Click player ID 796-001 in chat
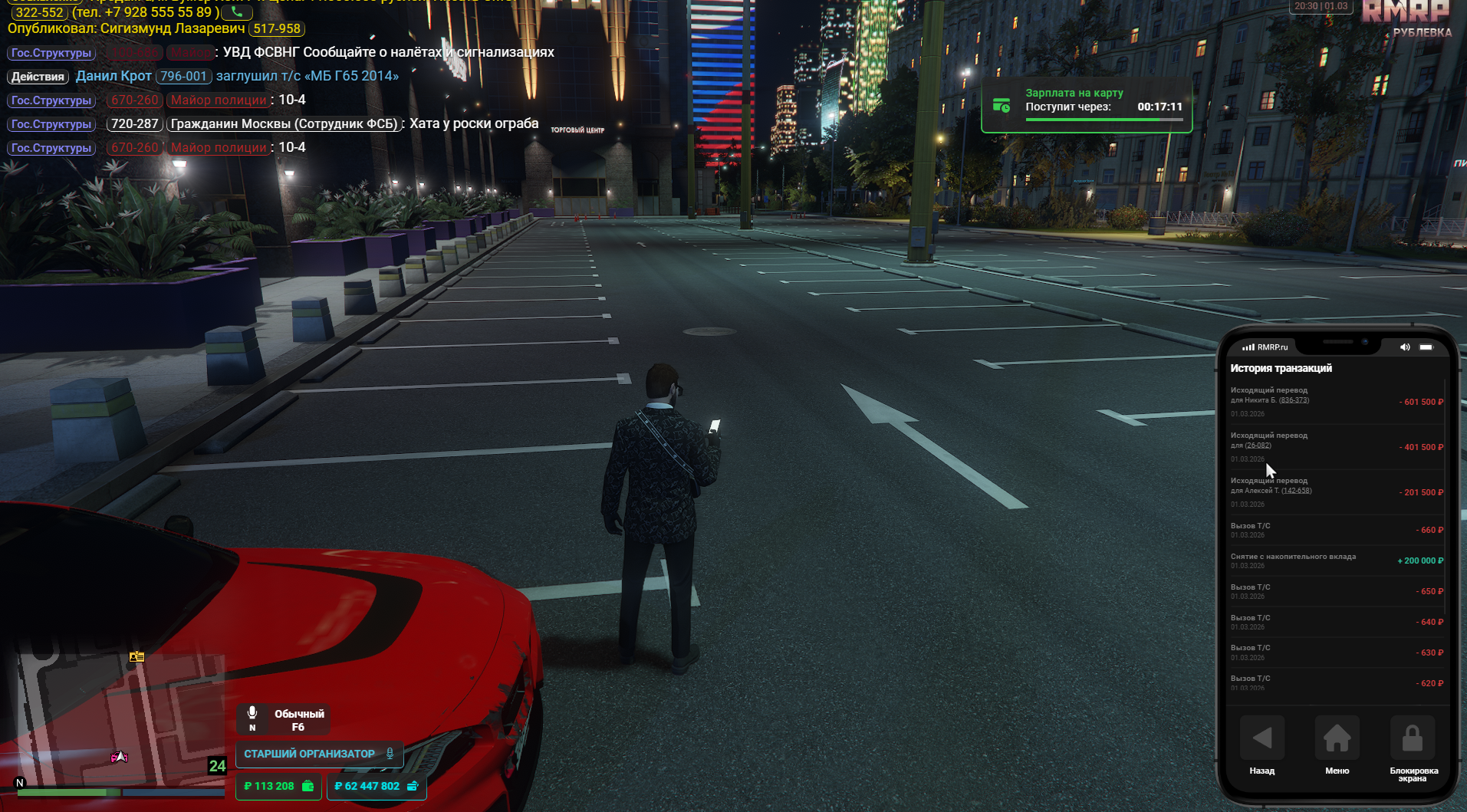1467x812 pixels. pos(183,77)
